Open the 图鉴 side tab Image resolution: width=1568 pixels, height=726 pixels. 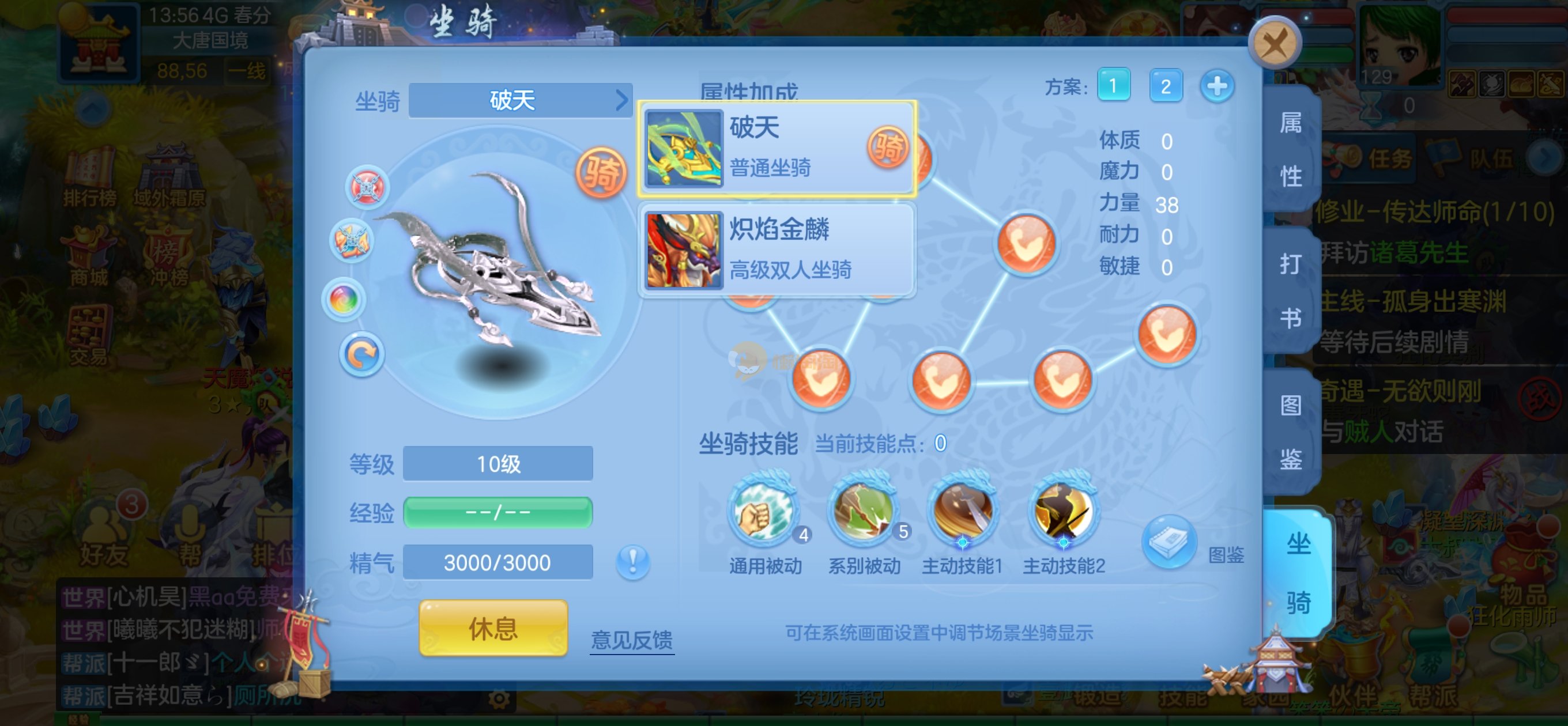tap(1291, 432)
